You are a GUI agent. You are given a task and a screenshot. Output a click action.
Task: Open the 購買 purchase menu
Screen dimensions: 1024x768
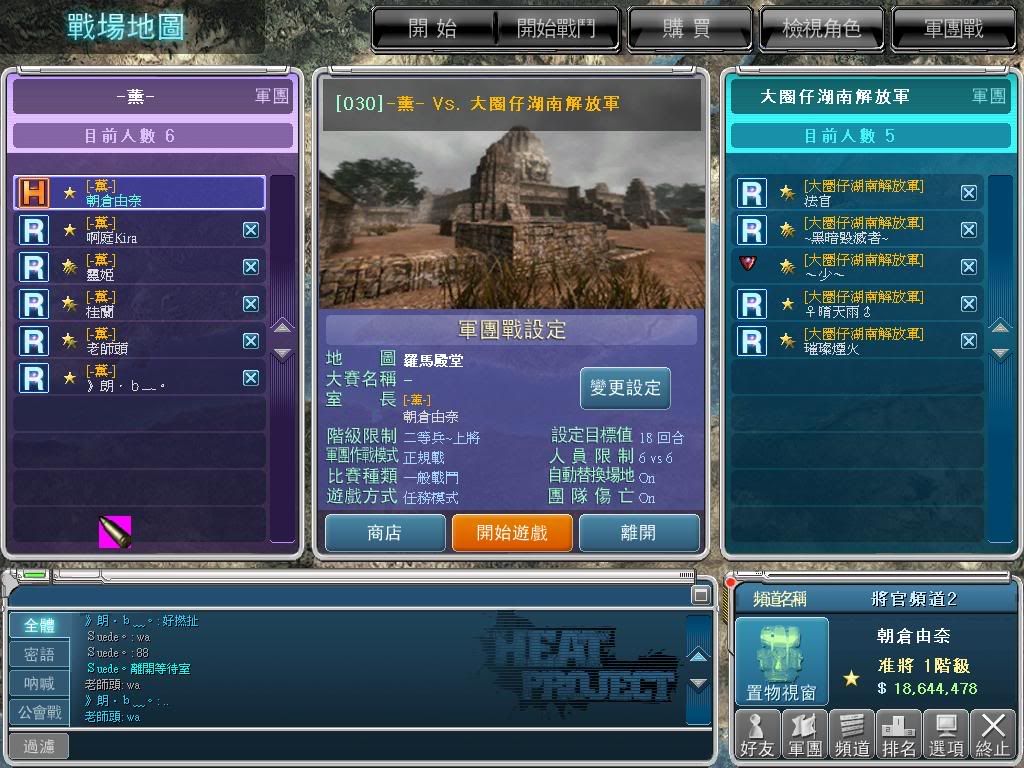coord(687,29)
